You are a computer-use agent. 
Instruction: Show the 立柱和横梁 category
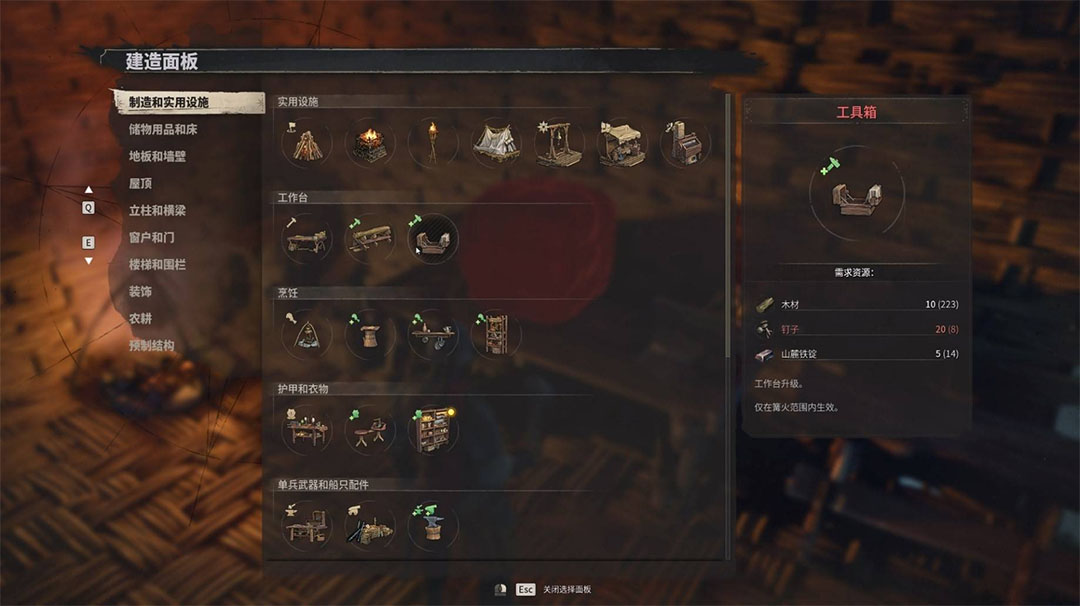157,211
